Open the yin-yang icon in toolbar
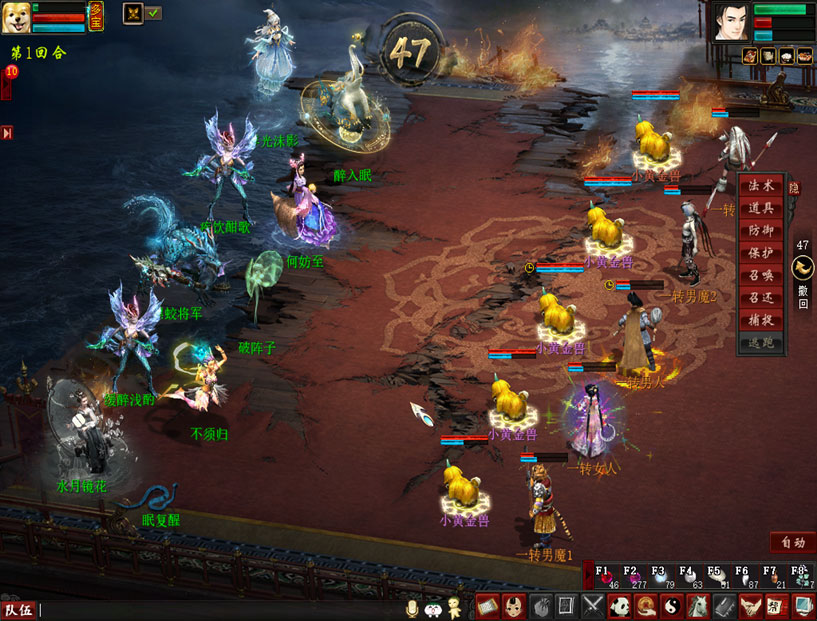The image size is (817, 621). (671, 606)
